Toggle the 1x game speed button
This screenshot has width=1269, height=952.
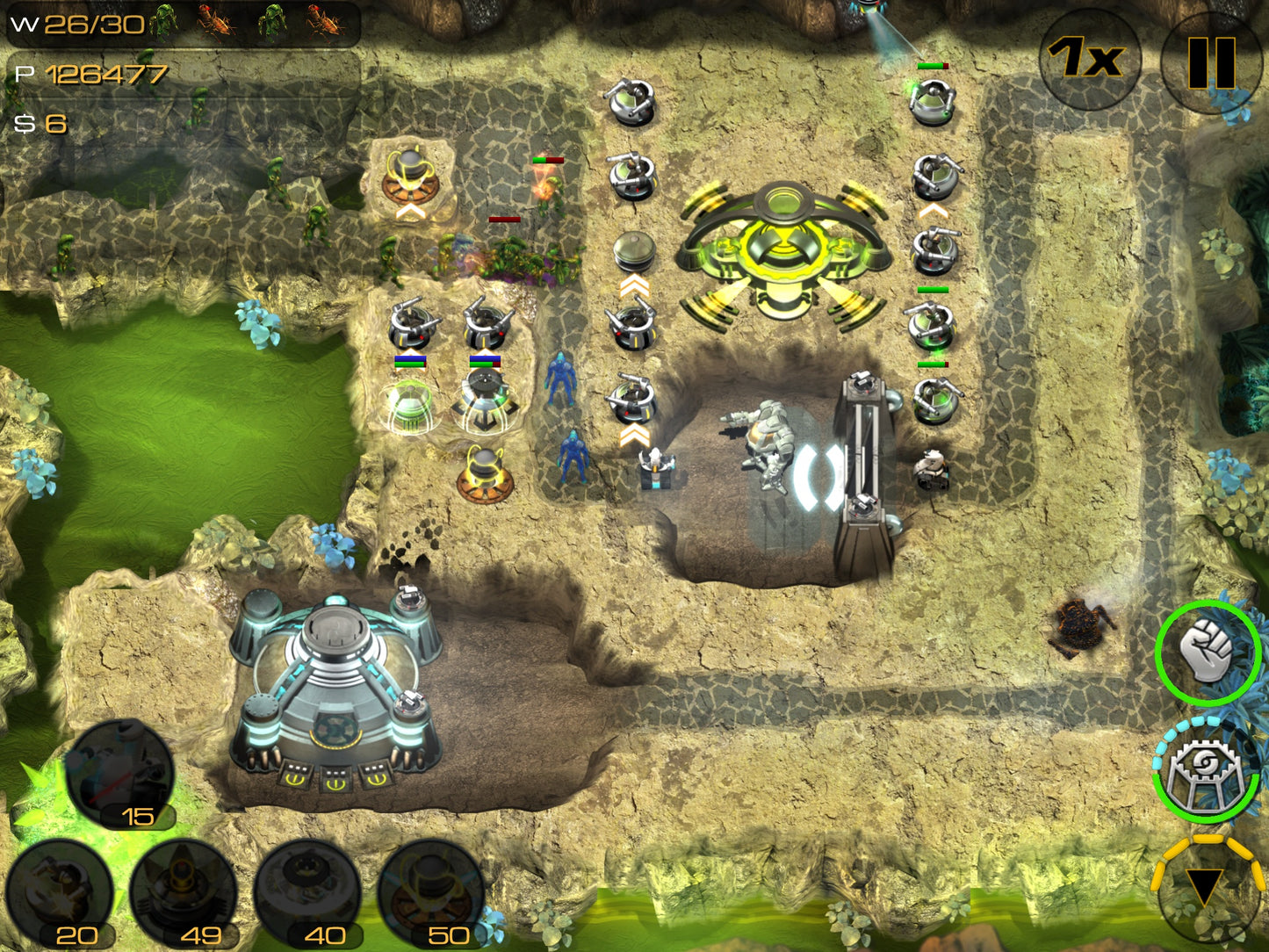point(1089,59)
